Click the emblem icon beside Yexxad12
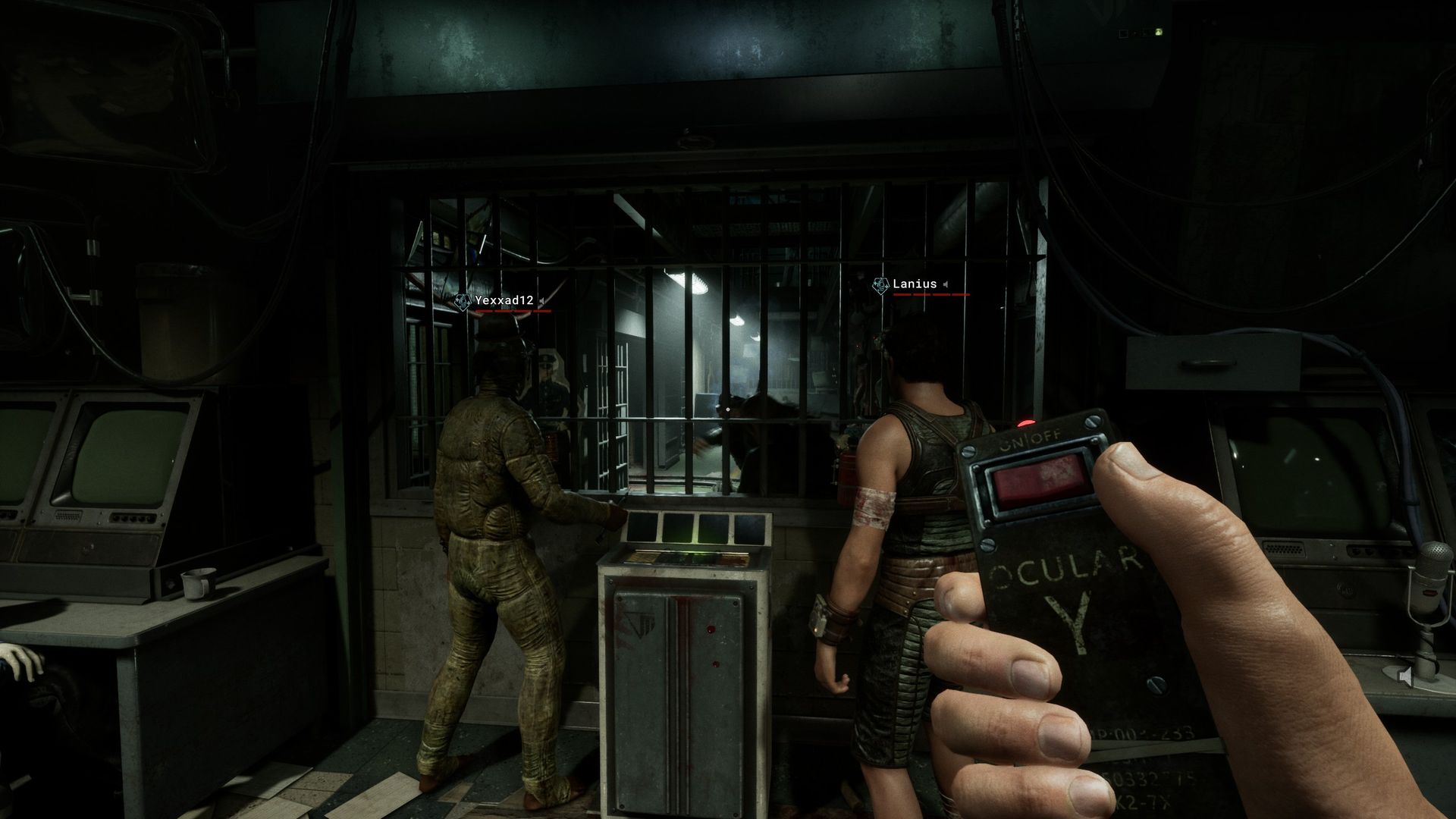 point(462,302)
